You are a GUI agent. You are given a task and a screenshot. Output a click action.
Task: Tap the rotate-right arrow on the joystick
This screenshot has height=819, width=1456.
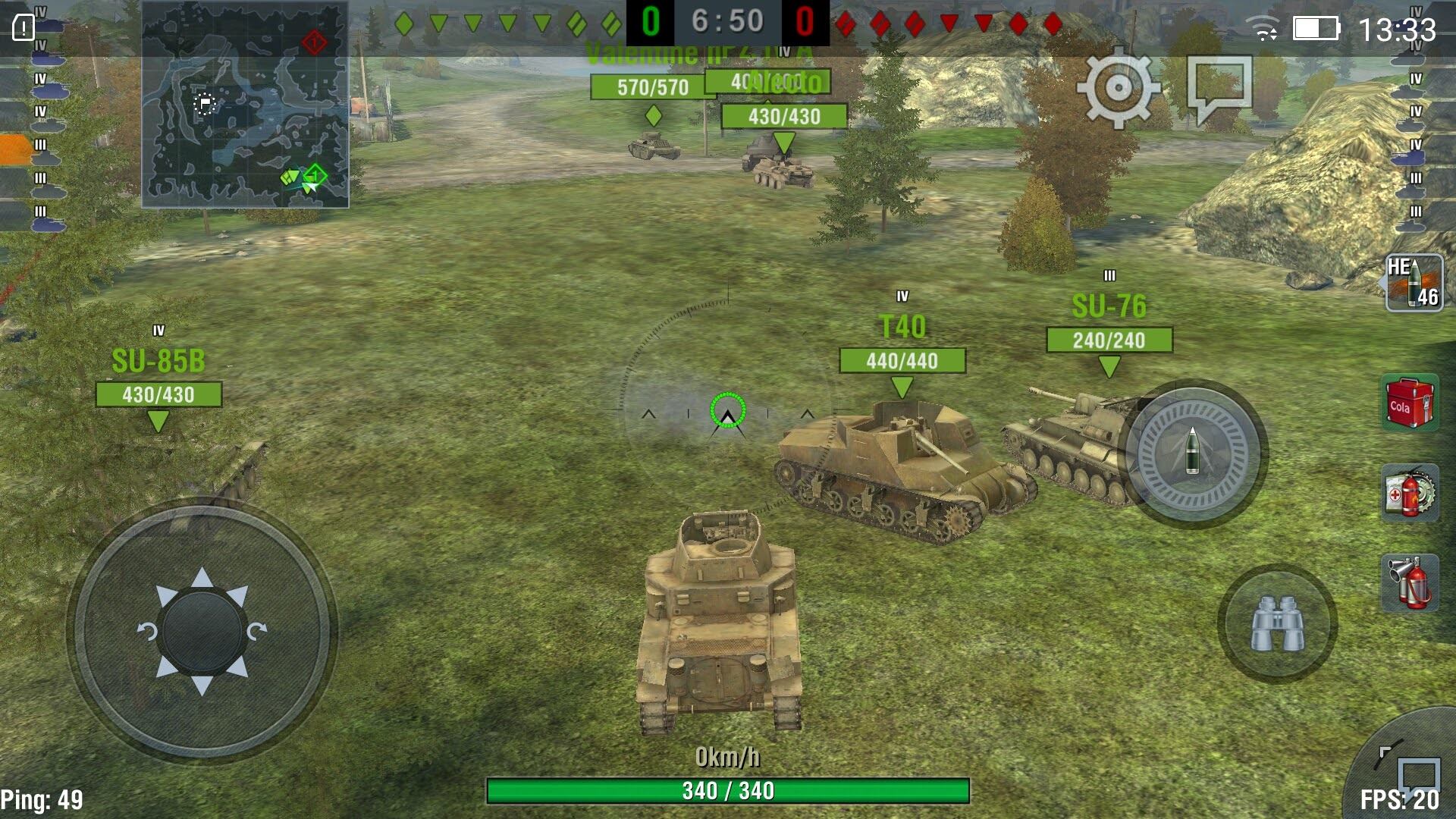257,631
